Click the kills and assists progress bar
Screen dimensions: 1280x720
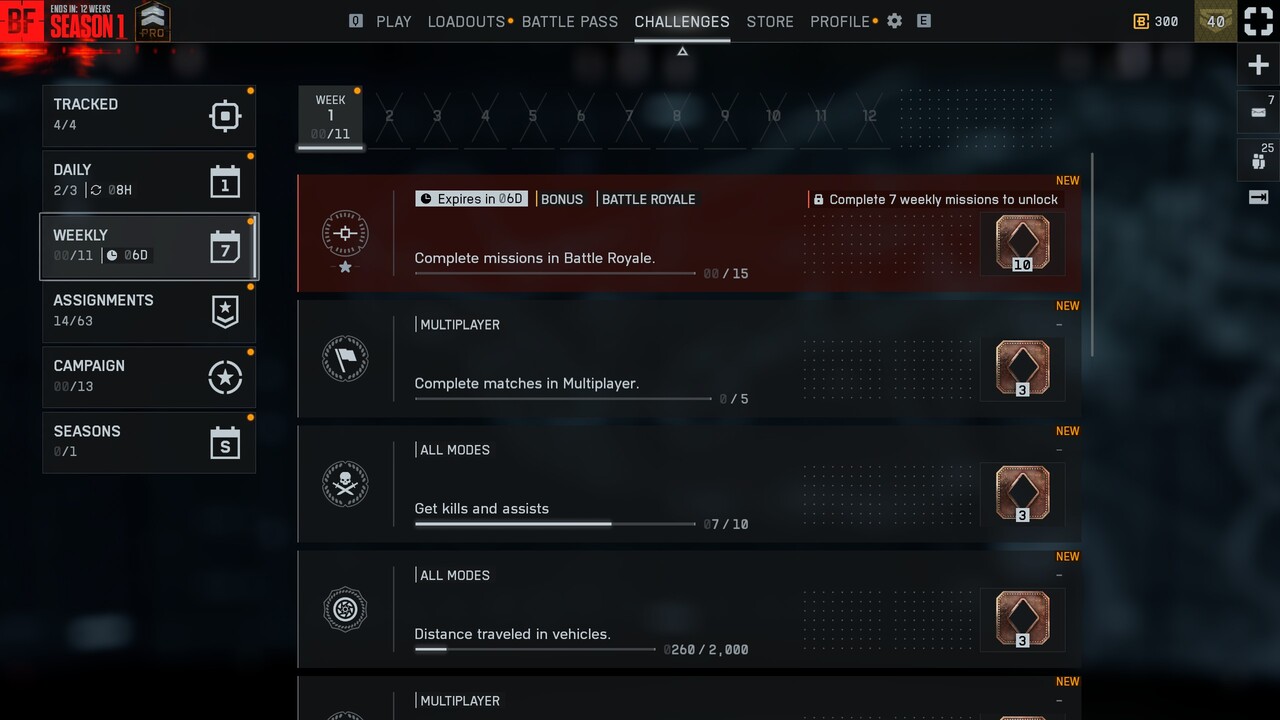coord(555,523)
